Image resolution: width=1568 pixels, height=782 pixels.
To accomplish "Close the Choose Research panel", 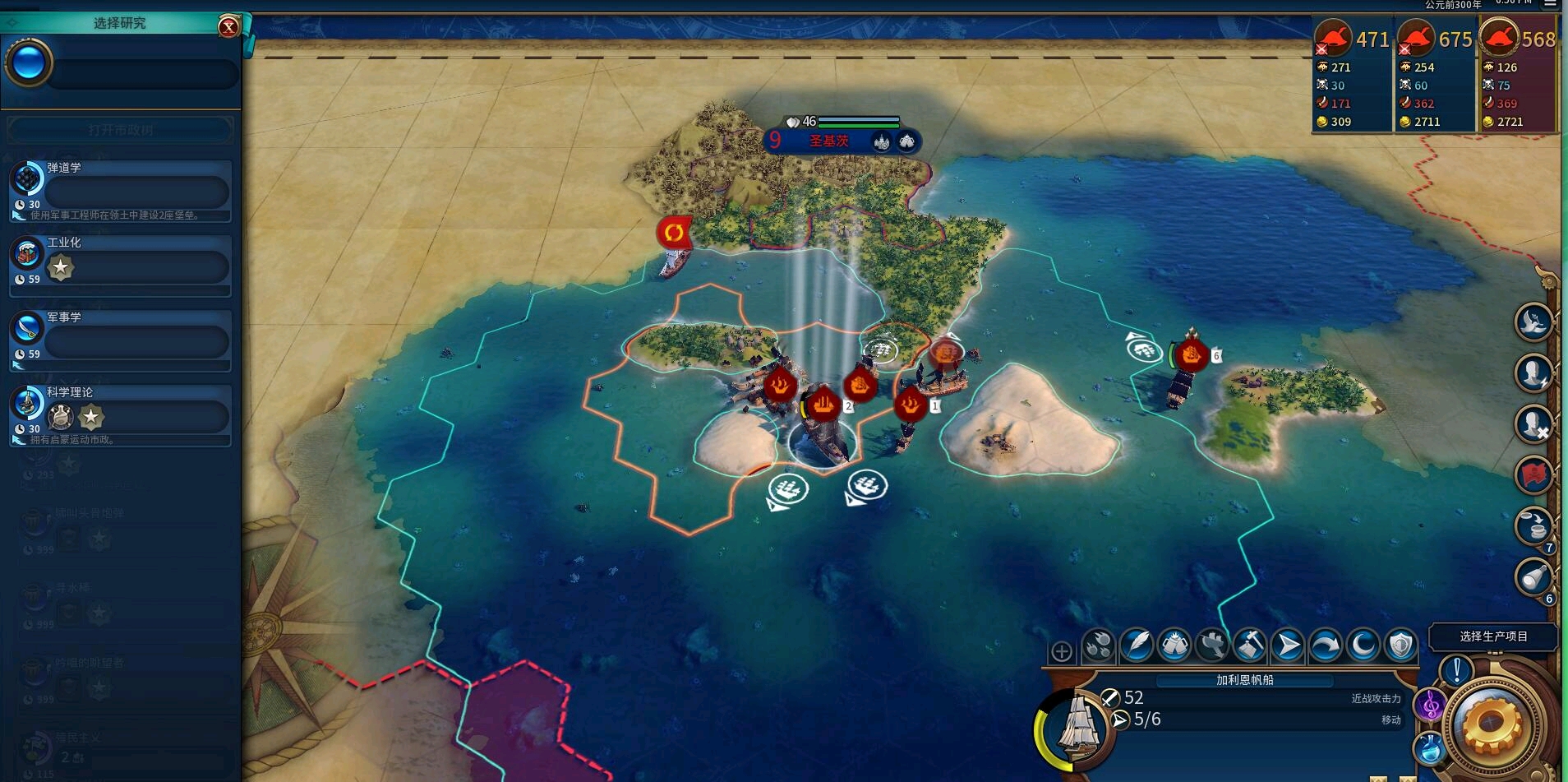I will (x=228, y=27).
